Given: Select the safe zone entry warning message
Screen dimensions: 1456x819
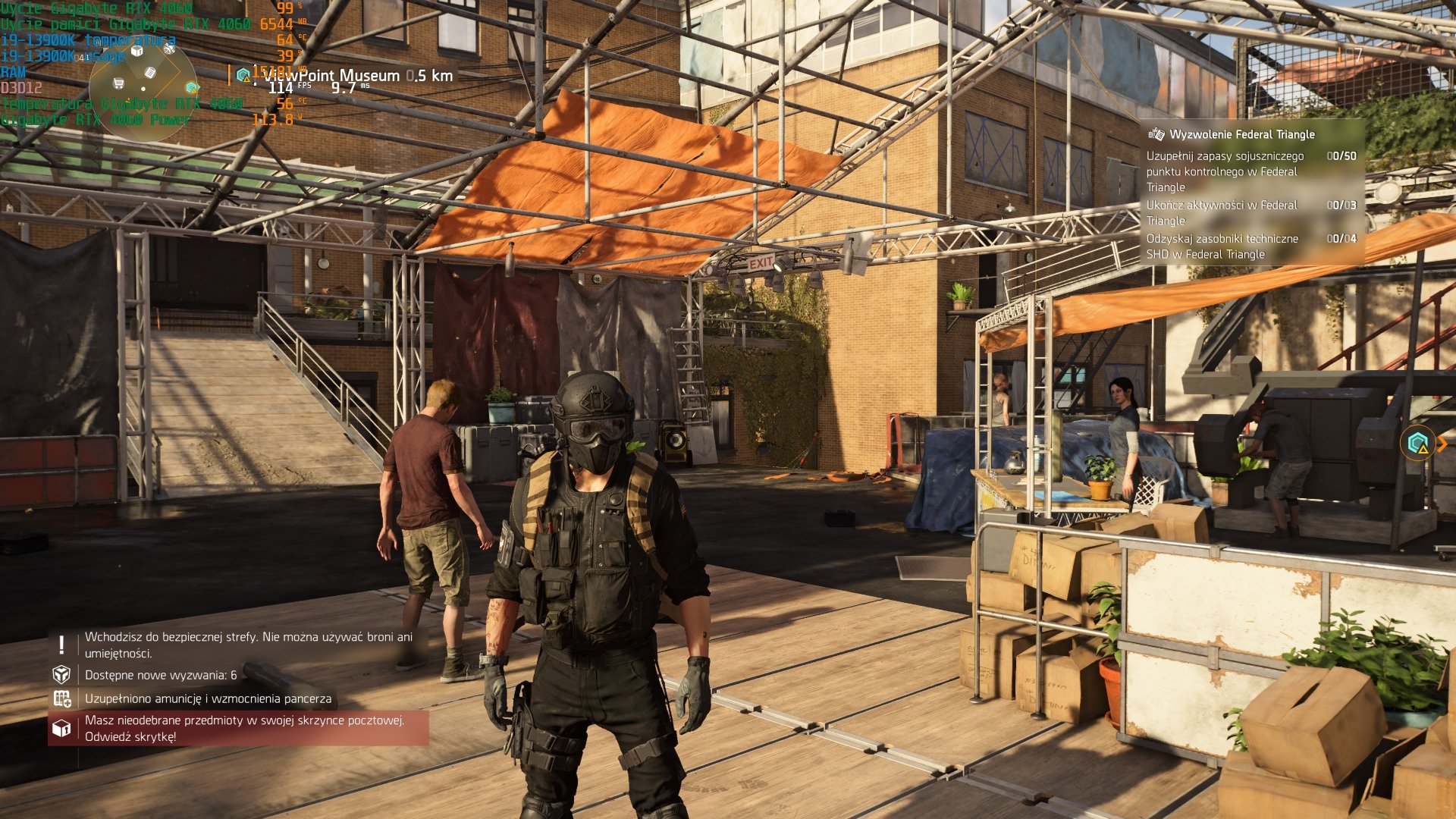Looking at the screenshot, I should click(x=248, y=645).
